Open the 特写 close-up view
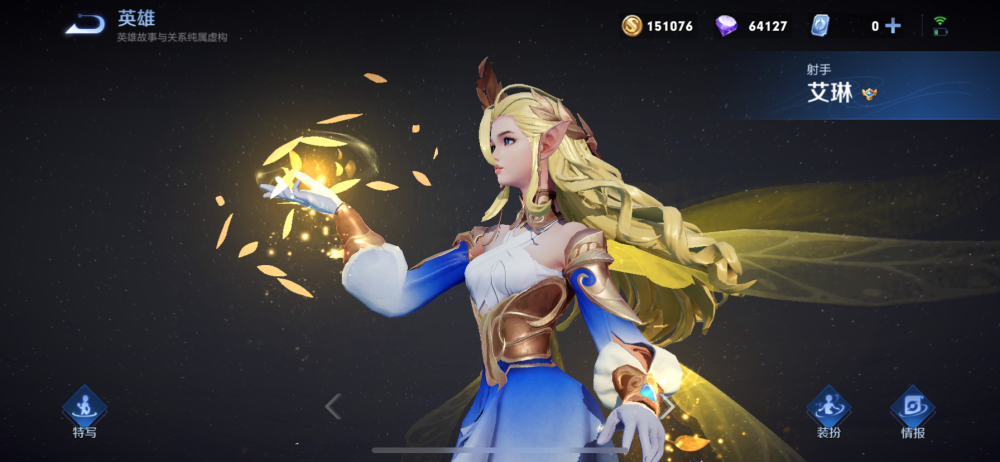Viewport: 1000px width, 462px height. pos(84,412)
